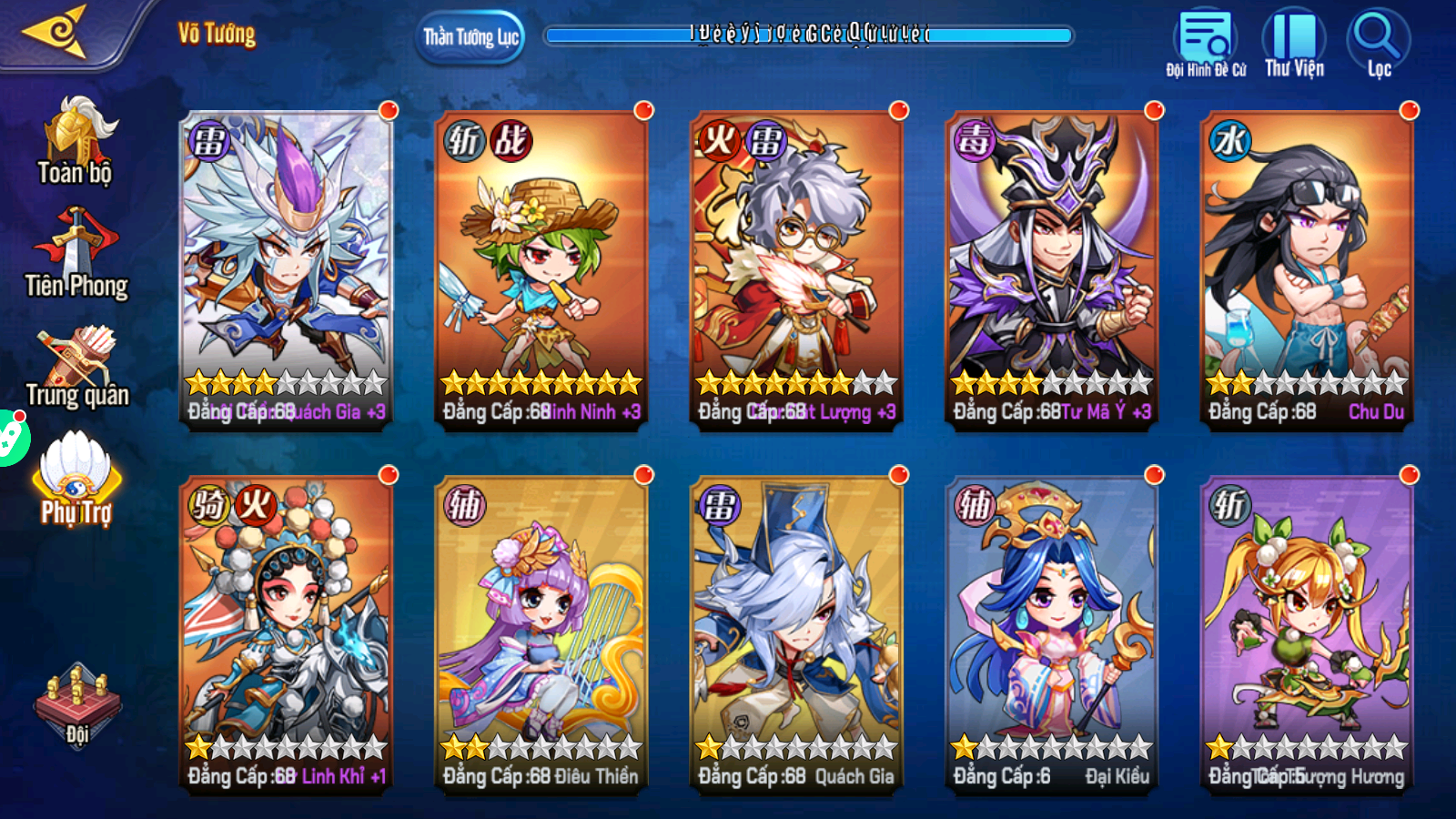Pick the one-star Quách Gia card
This screenshot has height=819, width=1456.
point(797,634)
